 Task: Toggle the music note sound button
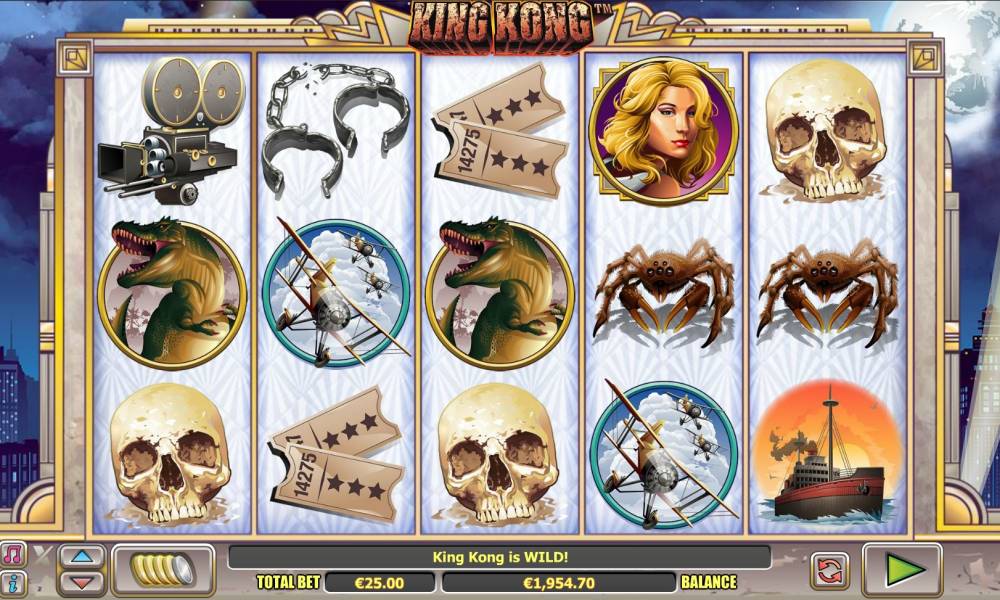point(13,555)
